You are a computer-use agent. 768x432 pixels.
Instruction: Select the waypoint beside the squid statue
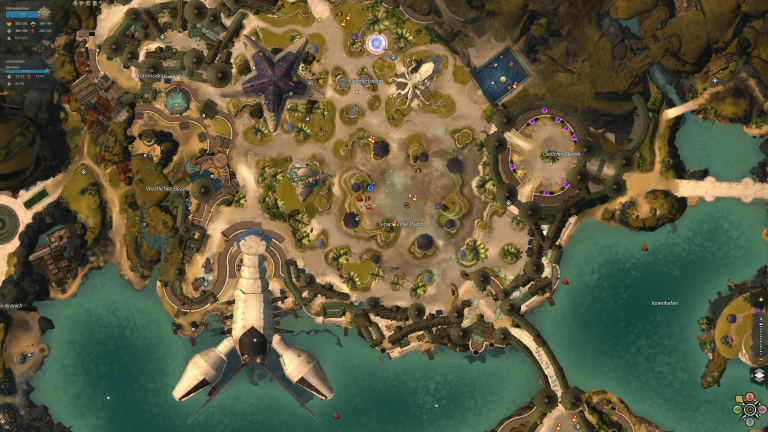click(x=393, y=57)
